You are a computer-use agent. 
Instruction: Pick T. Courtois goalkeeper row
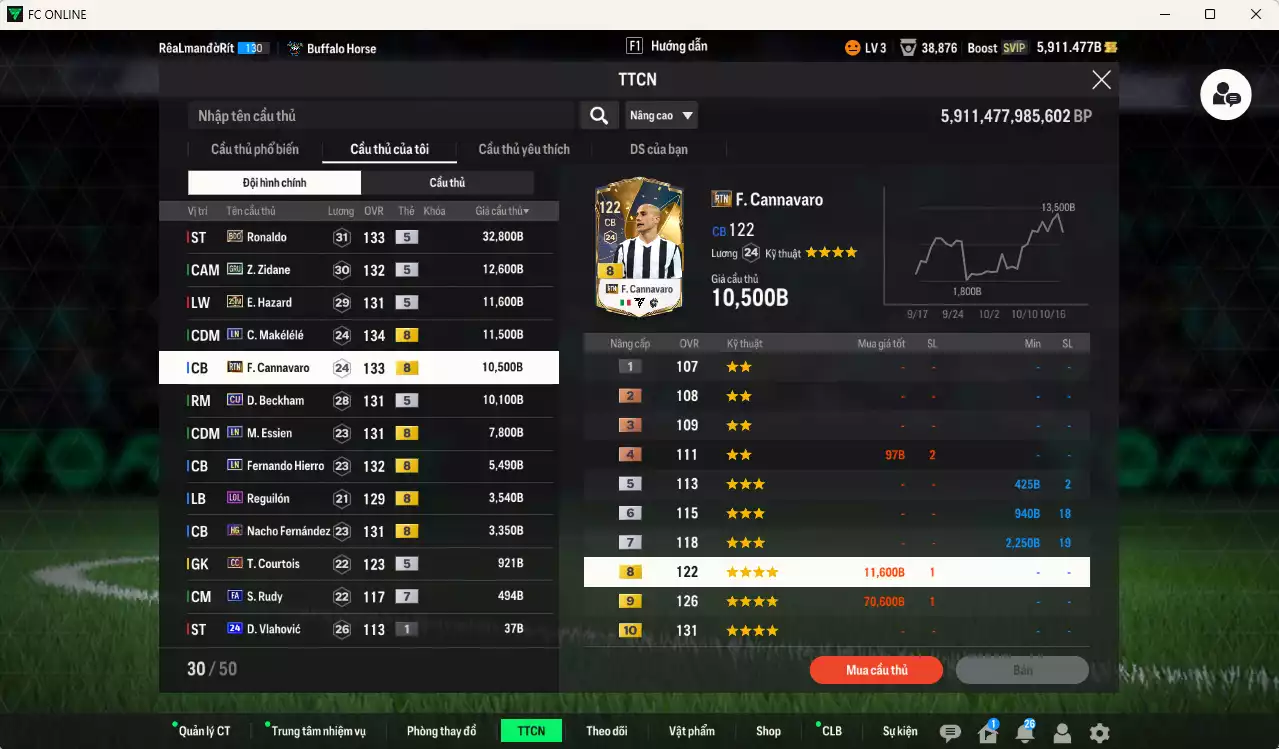point(358,564)
